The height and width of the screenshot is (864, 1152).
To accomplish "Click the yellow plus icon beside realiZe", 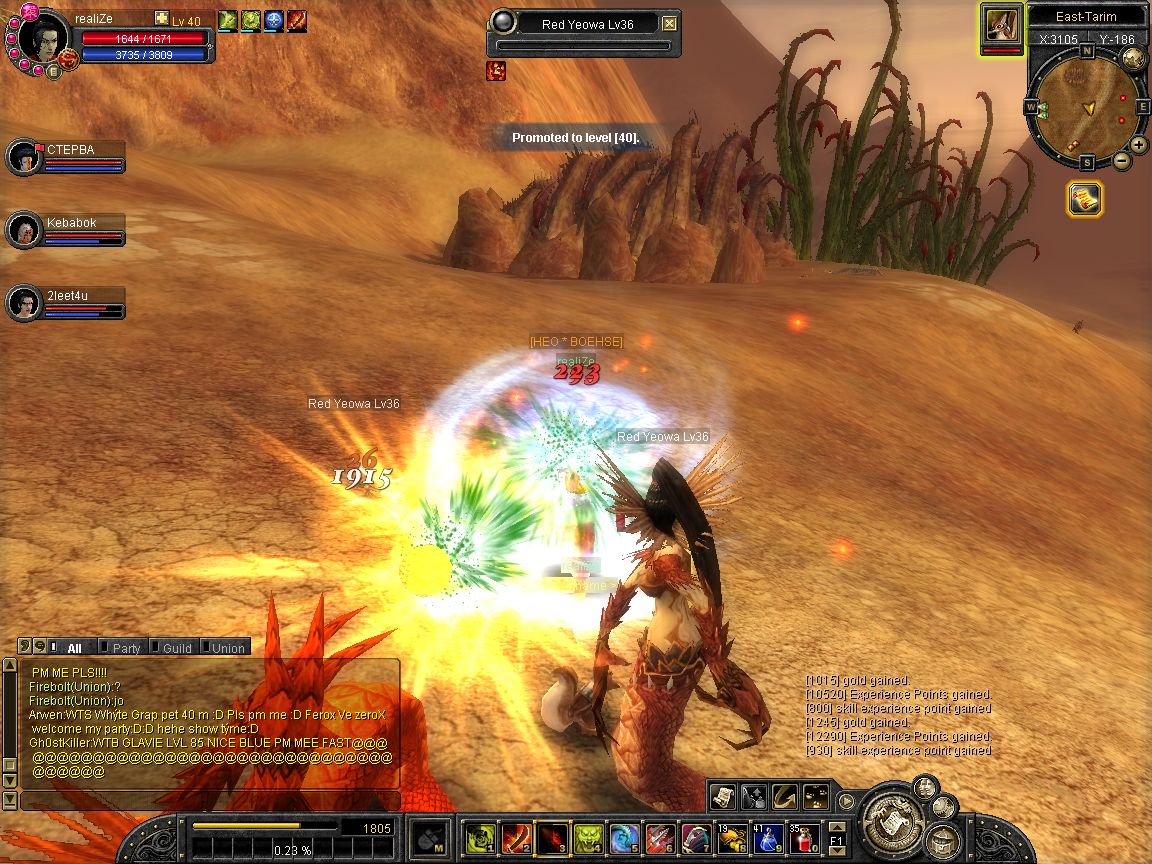I will coord(162,19).
